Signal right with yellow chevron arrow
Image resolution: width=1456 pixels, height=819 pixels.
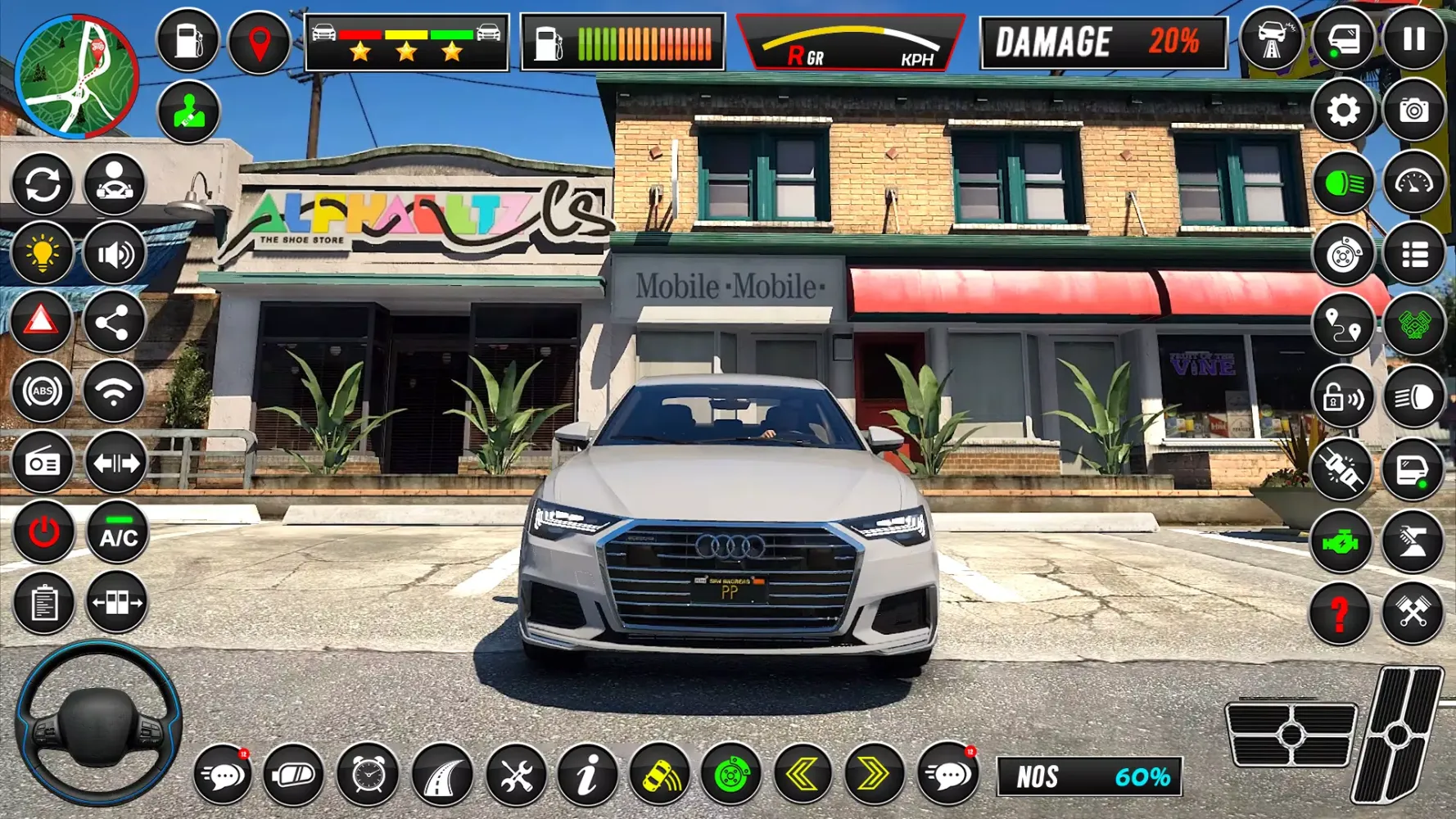(872, 773)
